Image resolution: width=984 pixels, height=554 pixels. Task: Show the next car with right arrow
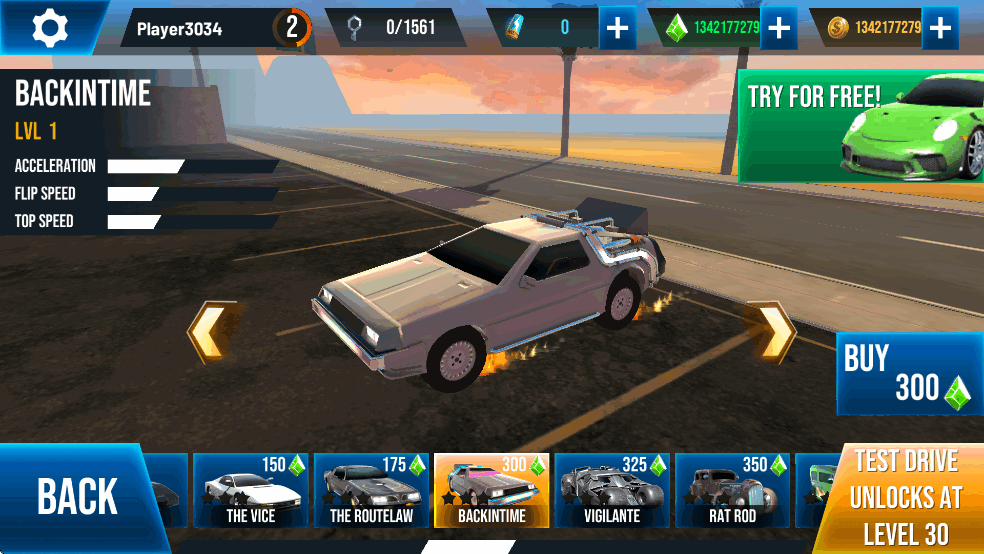(771, 333)
